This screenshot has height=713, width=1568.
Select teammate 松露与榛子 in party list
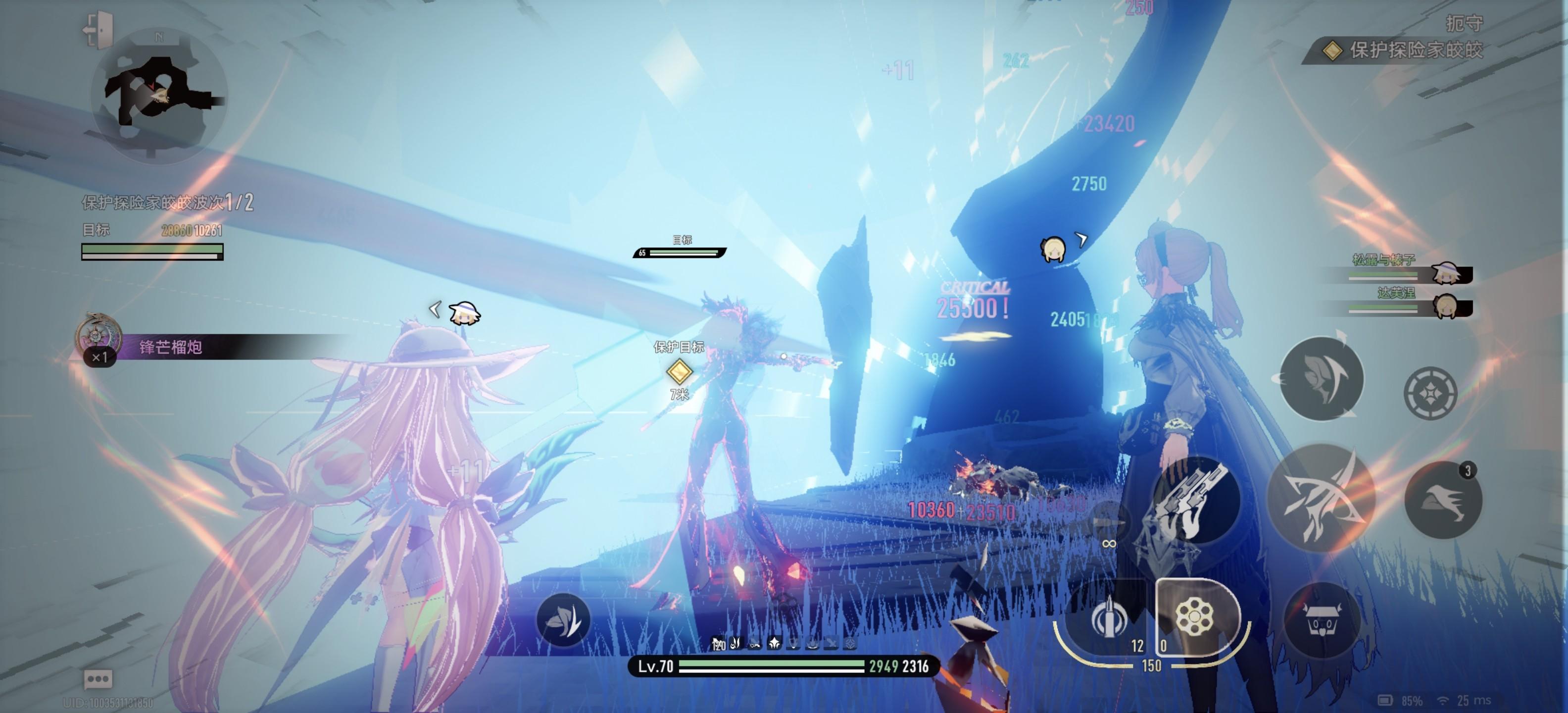(x=1411, y=269)
